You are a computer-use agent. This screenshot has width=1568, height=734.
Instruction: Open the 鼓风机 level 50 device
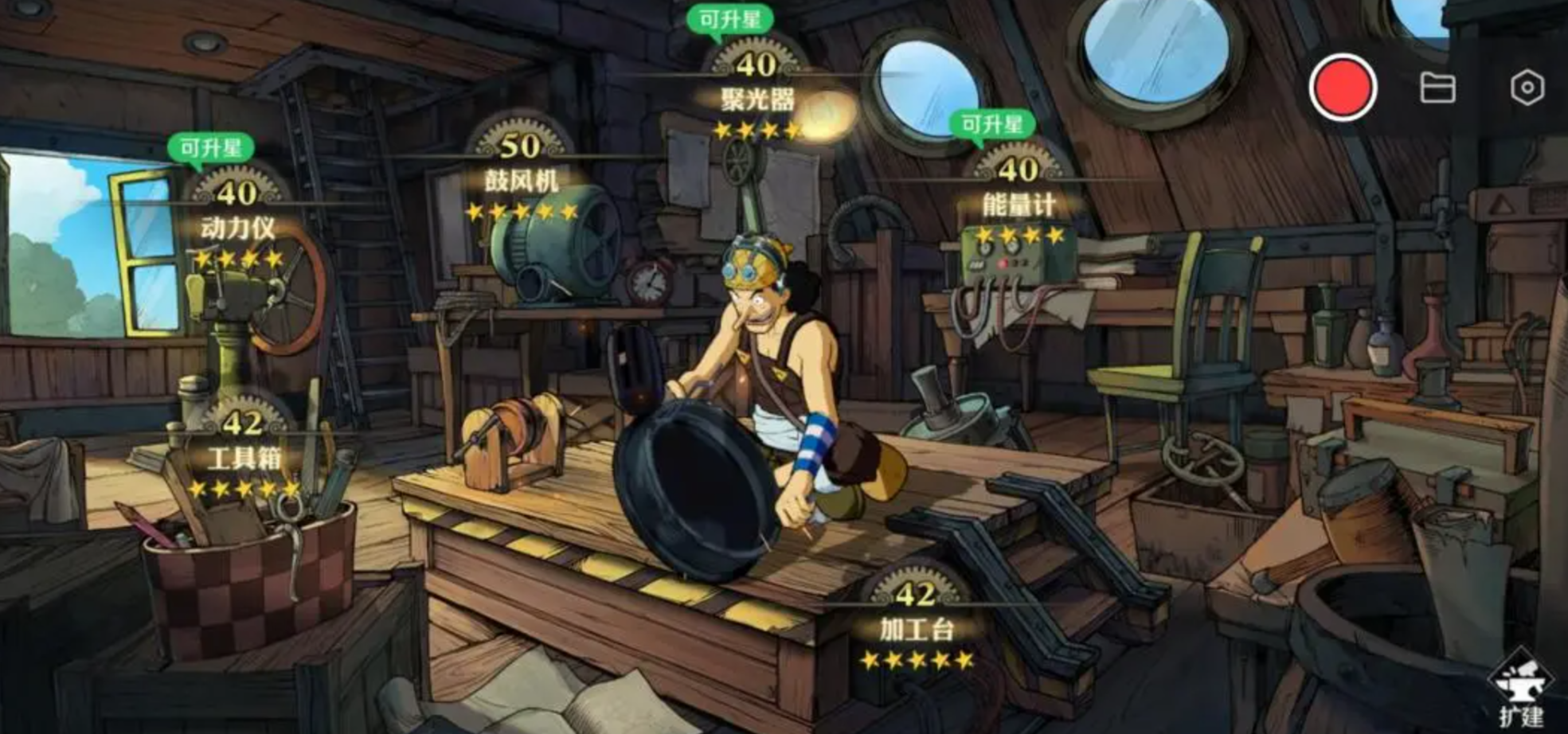(x=522, y=180)
